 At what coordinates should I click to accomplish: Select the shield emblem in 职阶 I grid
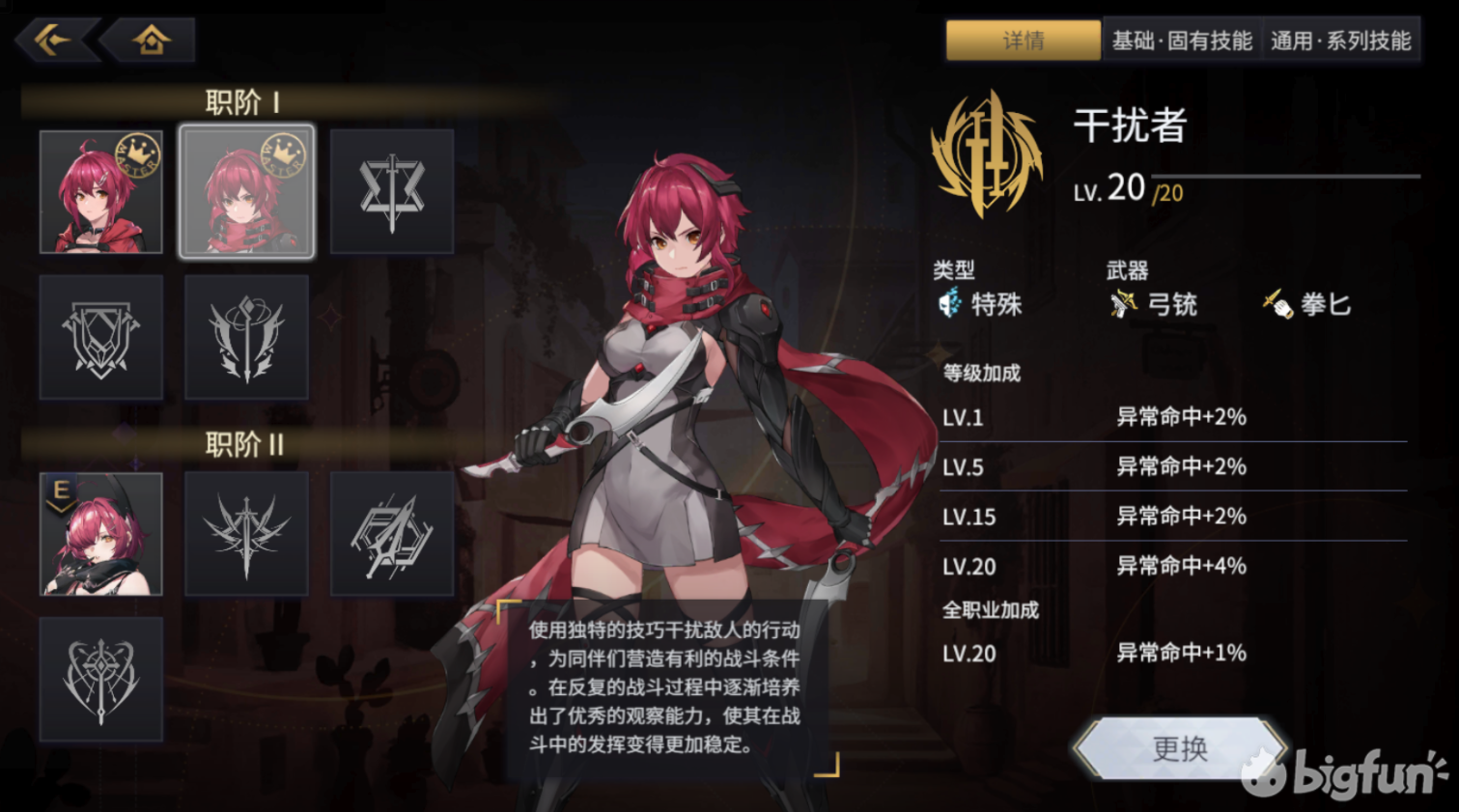[101, 336]
